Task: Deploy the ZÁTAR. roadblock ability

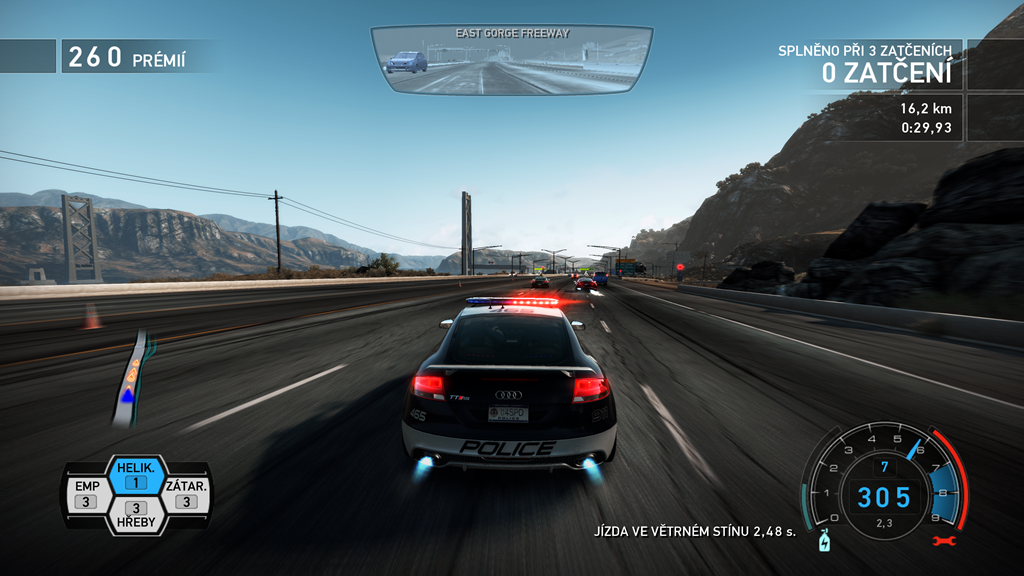Action: tap(186, 493)
